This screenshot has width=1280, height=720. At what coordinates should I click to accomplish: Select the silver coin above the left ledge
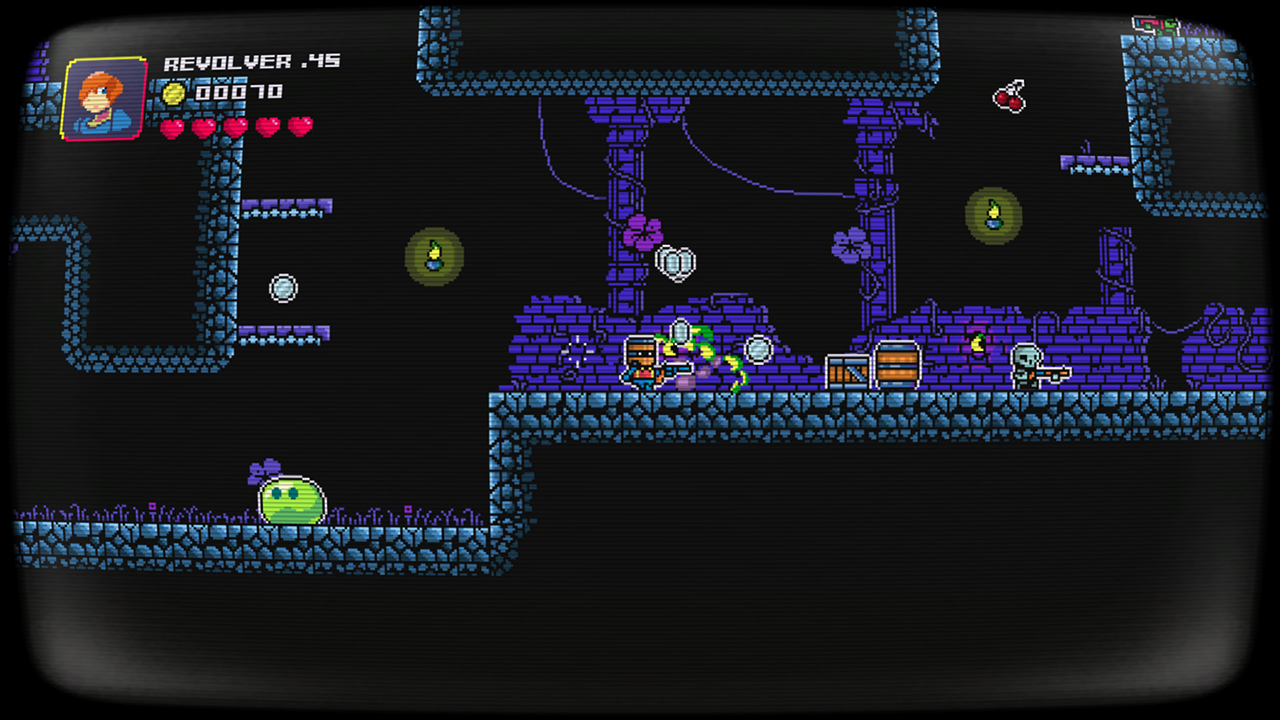(x=284, y=288)
